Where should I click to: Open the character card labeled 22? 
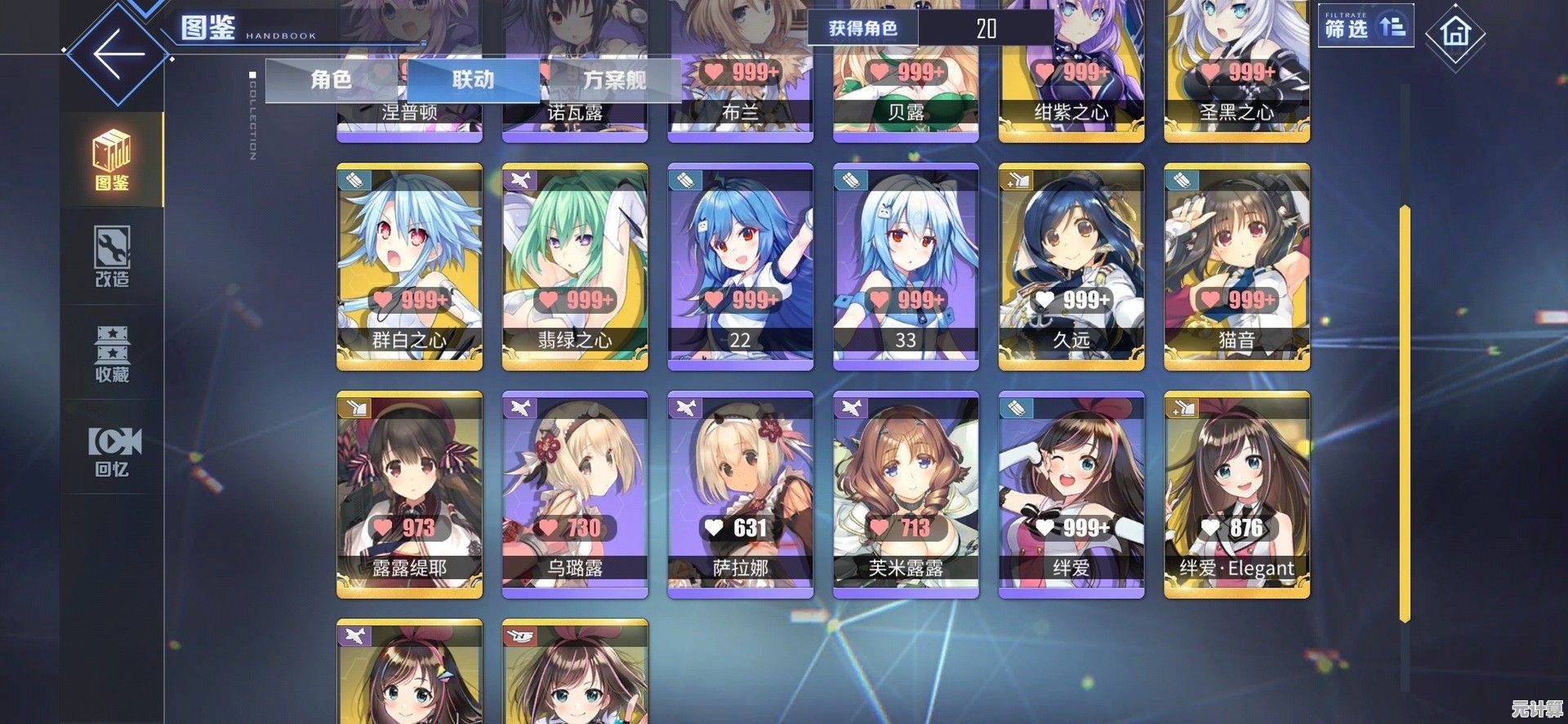click(x=741, y=266)
